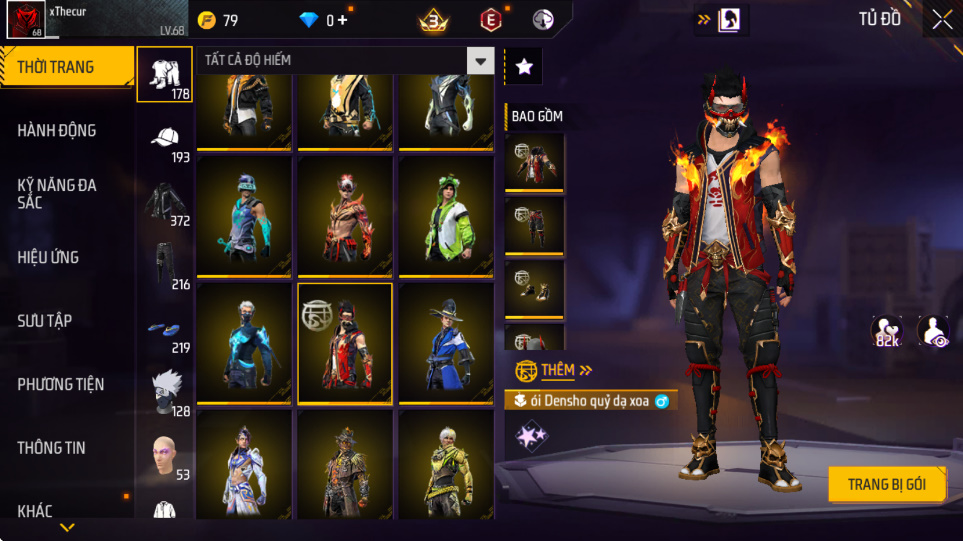Open the rarity filter dropdown
This screenshot has width=963, height=541.
482,61
